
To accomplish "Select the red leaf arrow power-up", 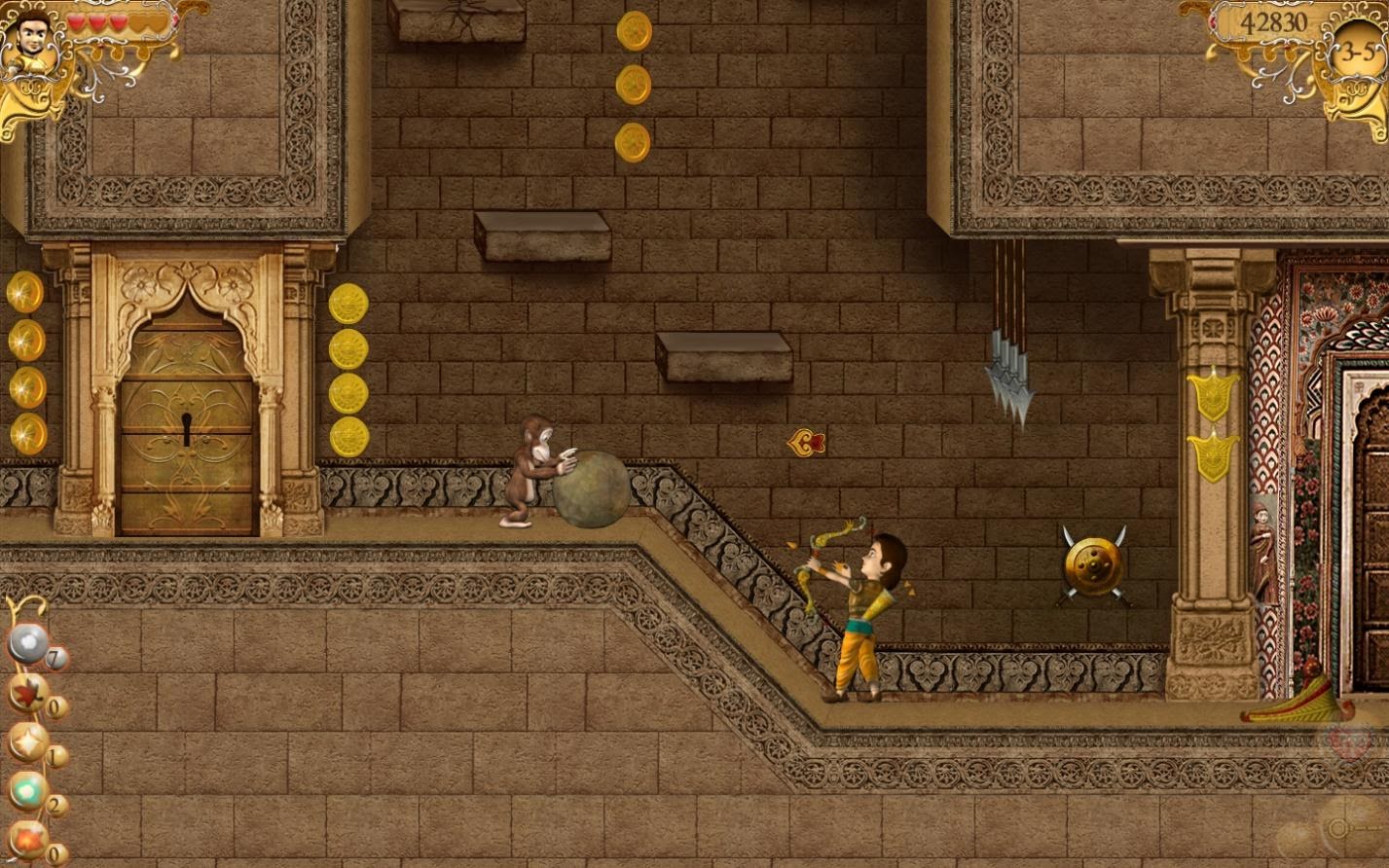I will (27, 694).
